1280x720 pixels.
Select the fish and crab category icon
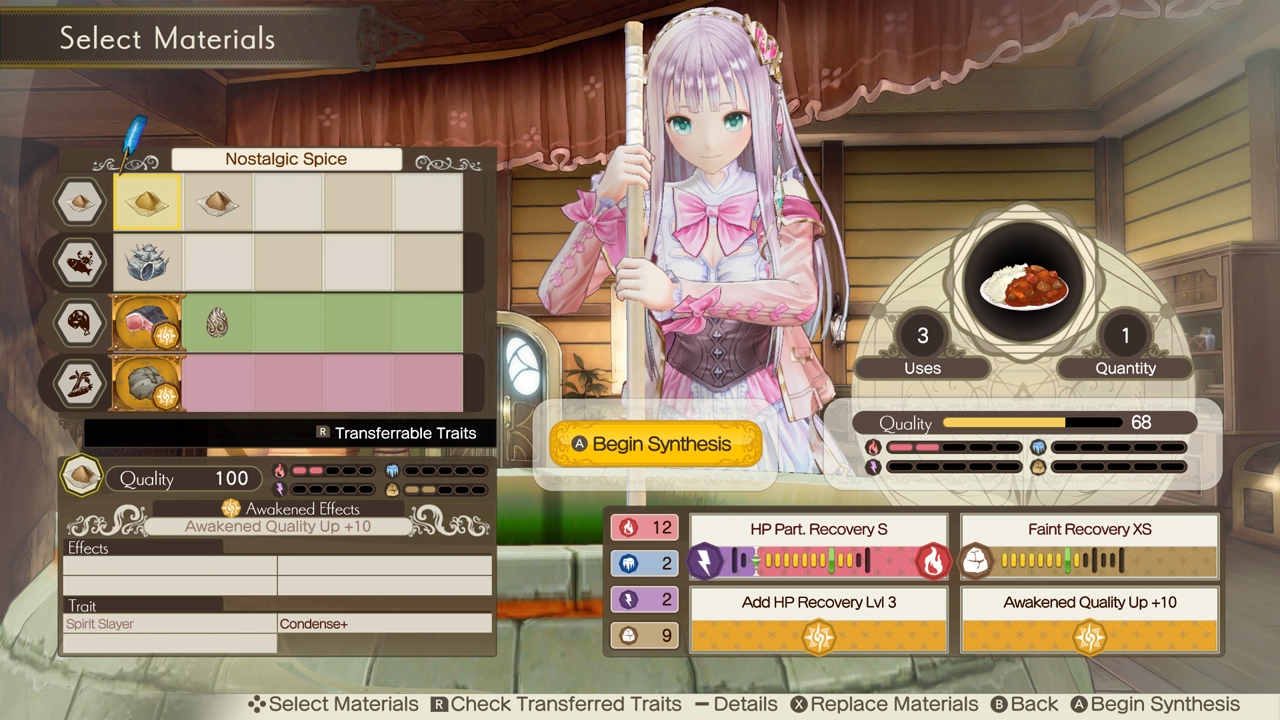tap(79, 262)
